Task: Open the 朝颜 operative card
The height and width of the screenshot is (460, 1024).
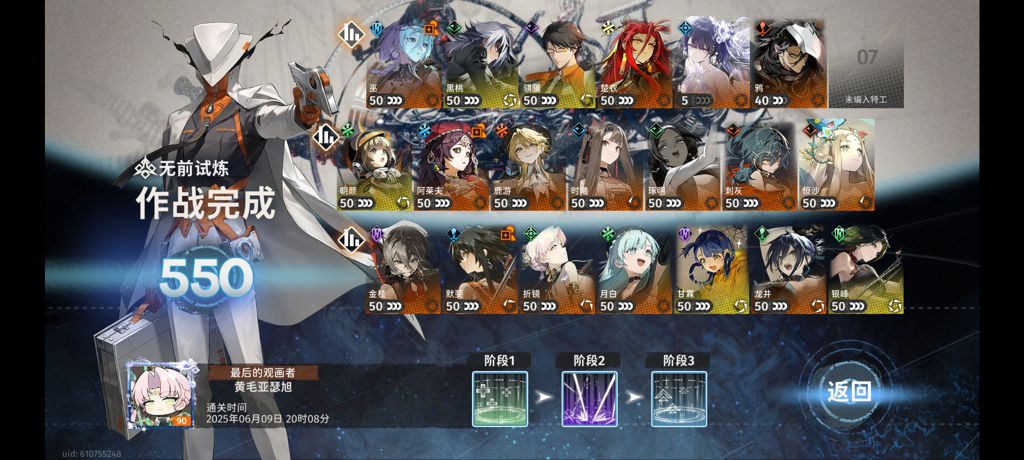Action: 376,167
